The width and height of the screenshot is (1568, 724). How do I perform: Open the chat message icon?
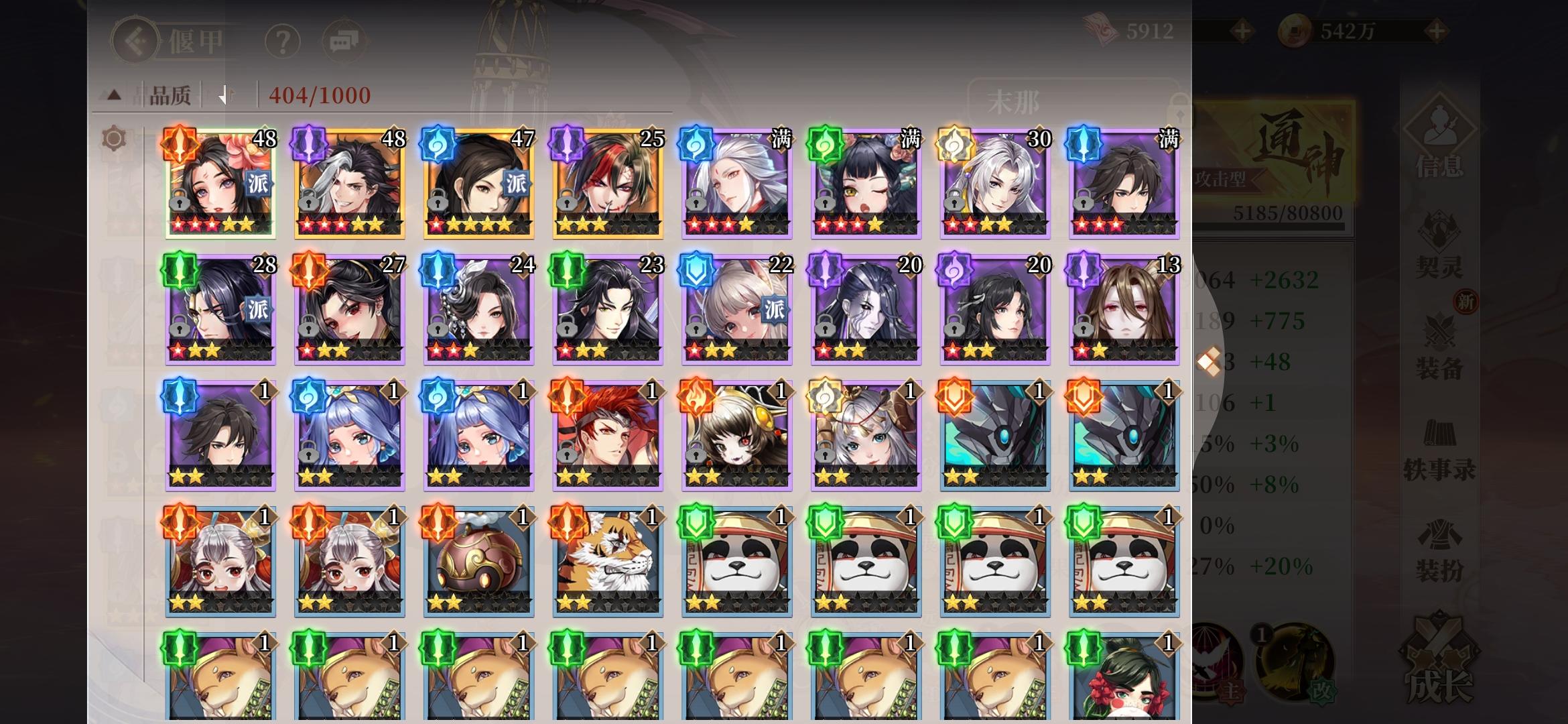344,40
